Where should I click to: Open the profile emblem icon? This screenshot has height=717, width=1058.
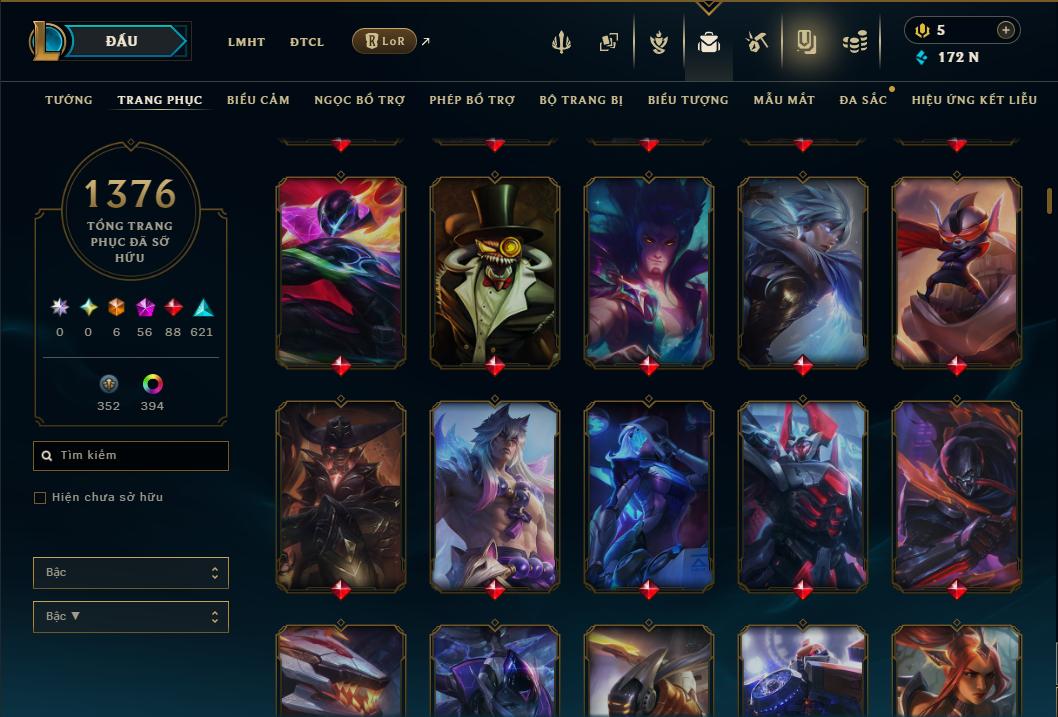click(658, 42)
